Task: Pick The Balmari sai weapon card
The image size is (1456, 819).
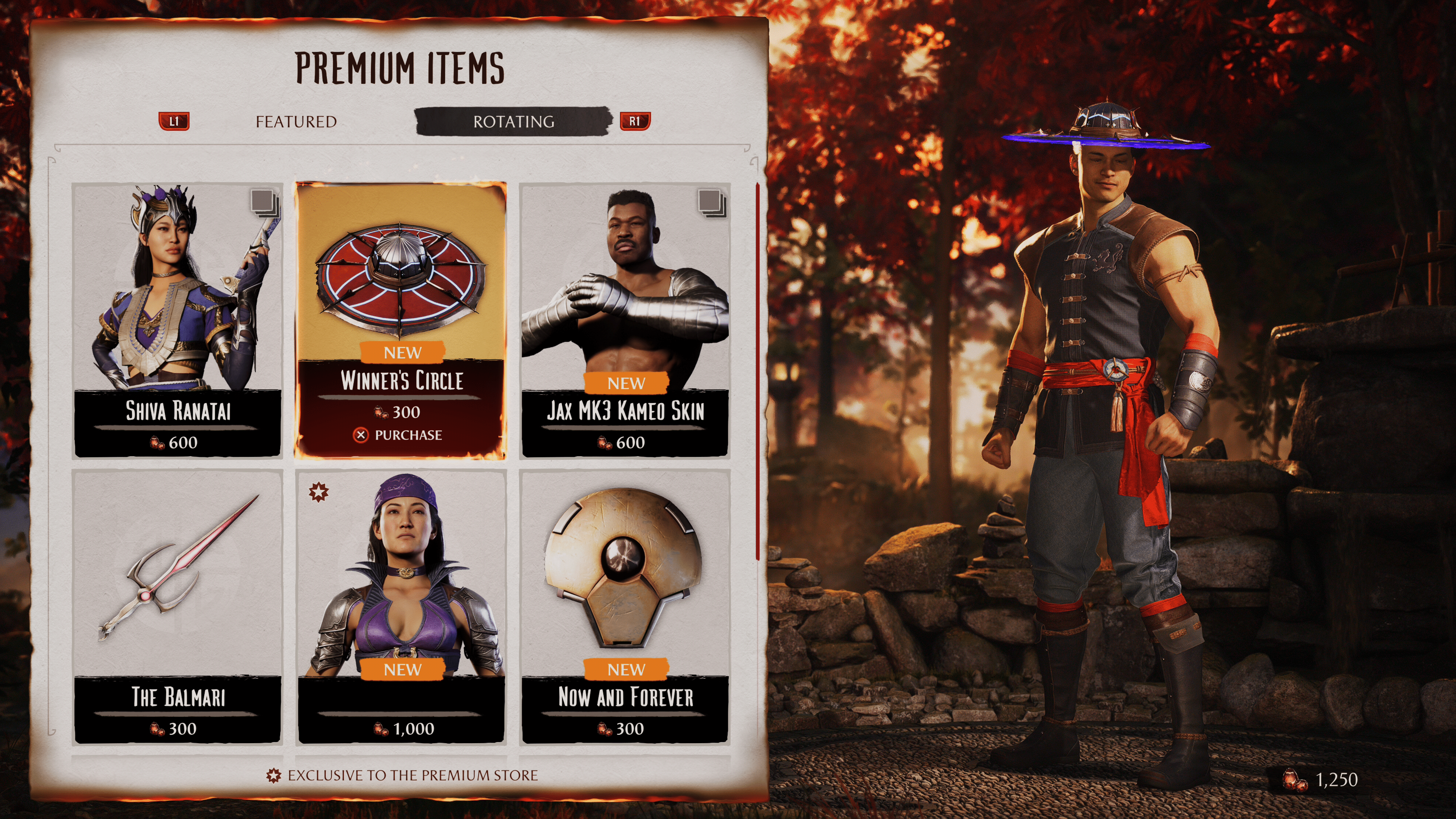Action: coord(177,606)
